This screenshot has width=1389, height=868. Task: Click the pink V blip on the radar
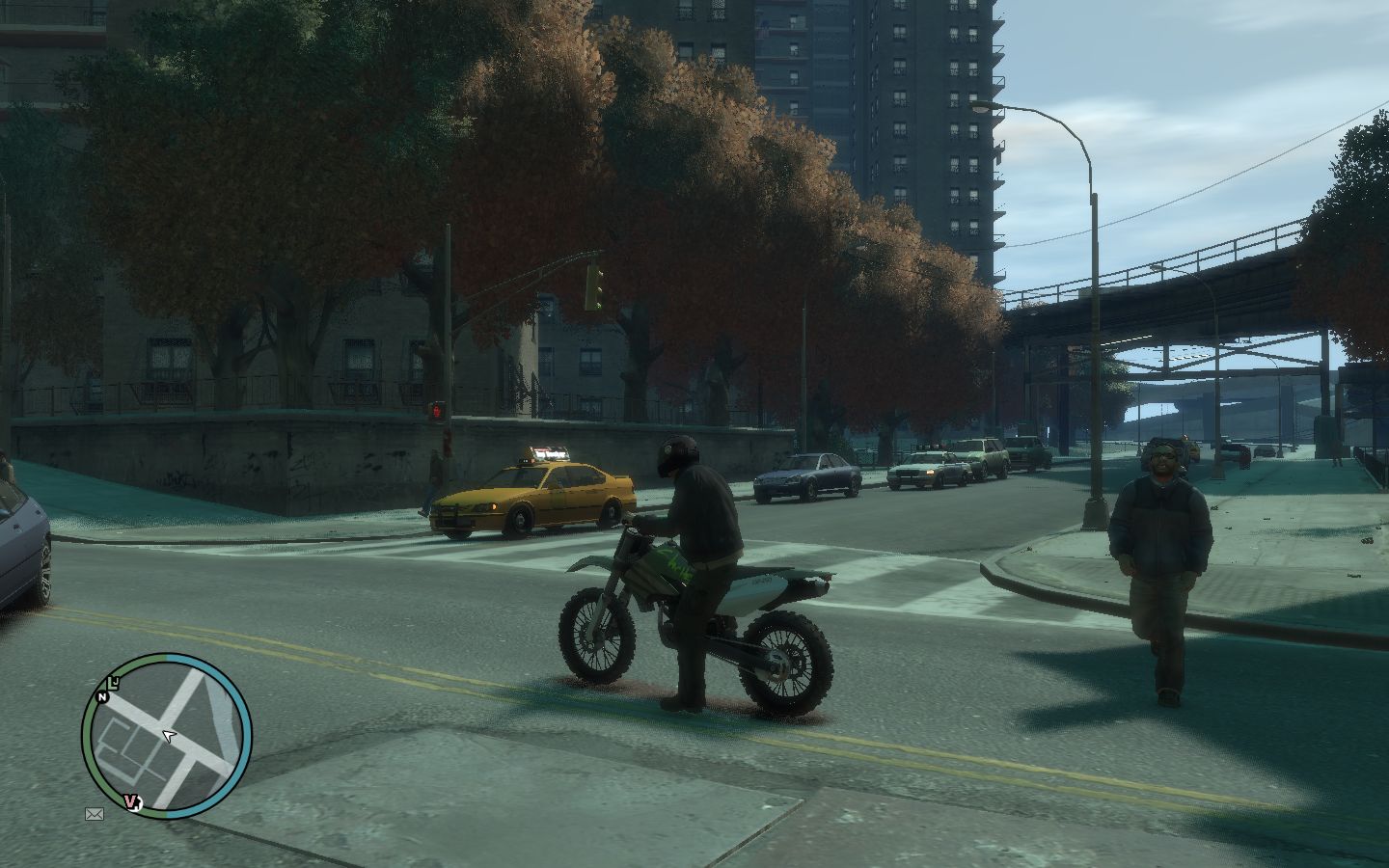pyautogui.click(x=130, y=802)
